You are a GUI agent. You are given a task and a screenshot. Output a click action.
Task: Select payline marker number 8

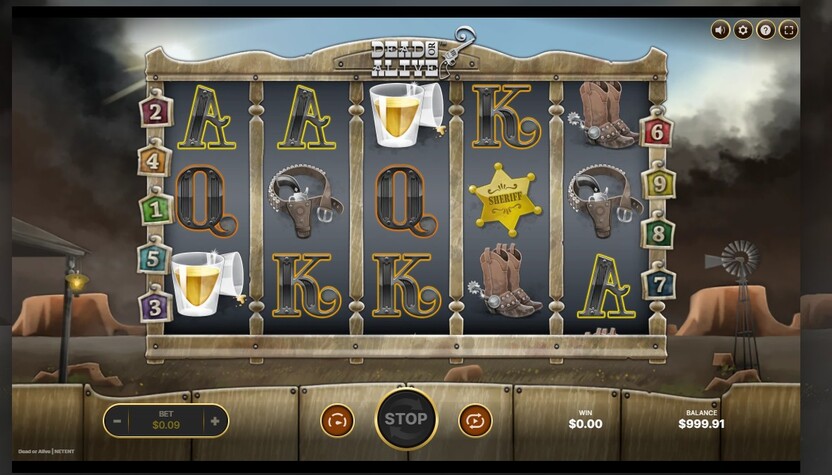pos(658,233)
